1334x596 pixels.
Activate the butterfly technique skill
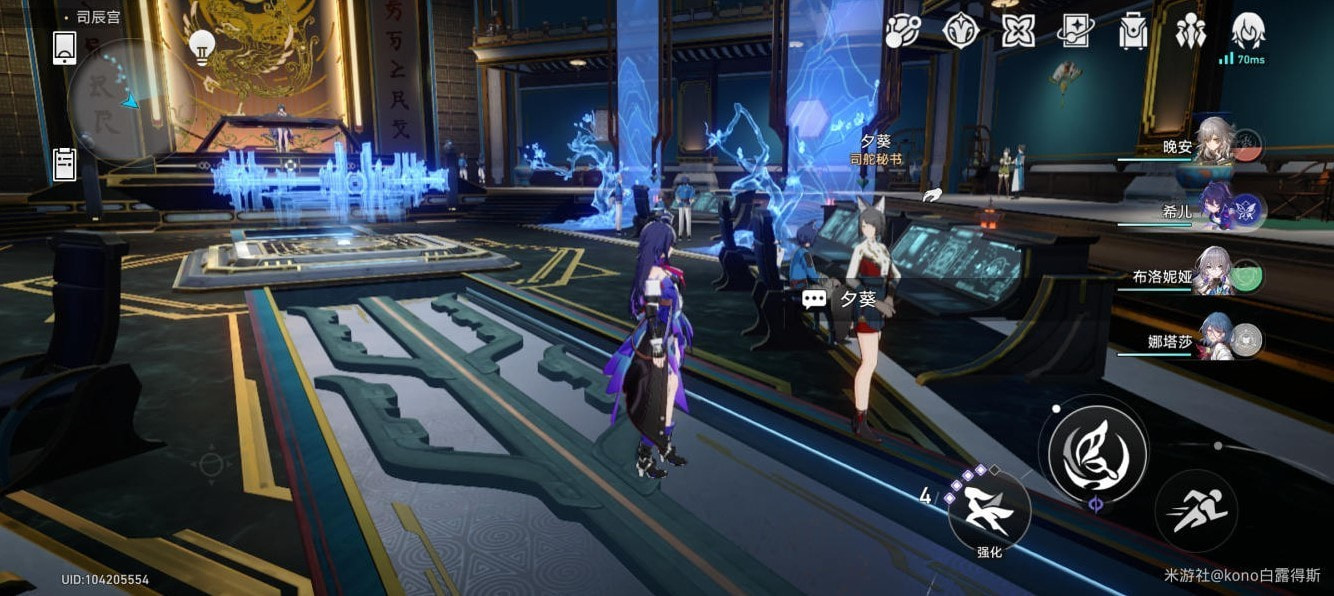click(x=1097, y=447)
